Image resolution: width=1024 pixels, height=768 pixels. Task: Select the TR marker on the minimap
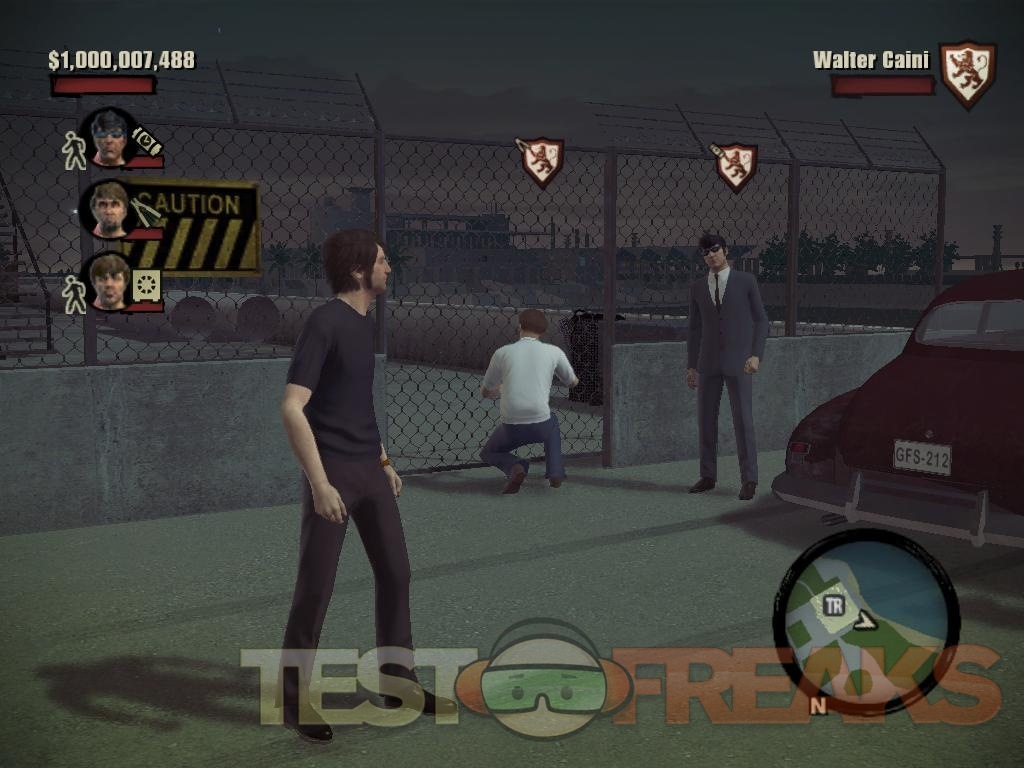[833, 605]
